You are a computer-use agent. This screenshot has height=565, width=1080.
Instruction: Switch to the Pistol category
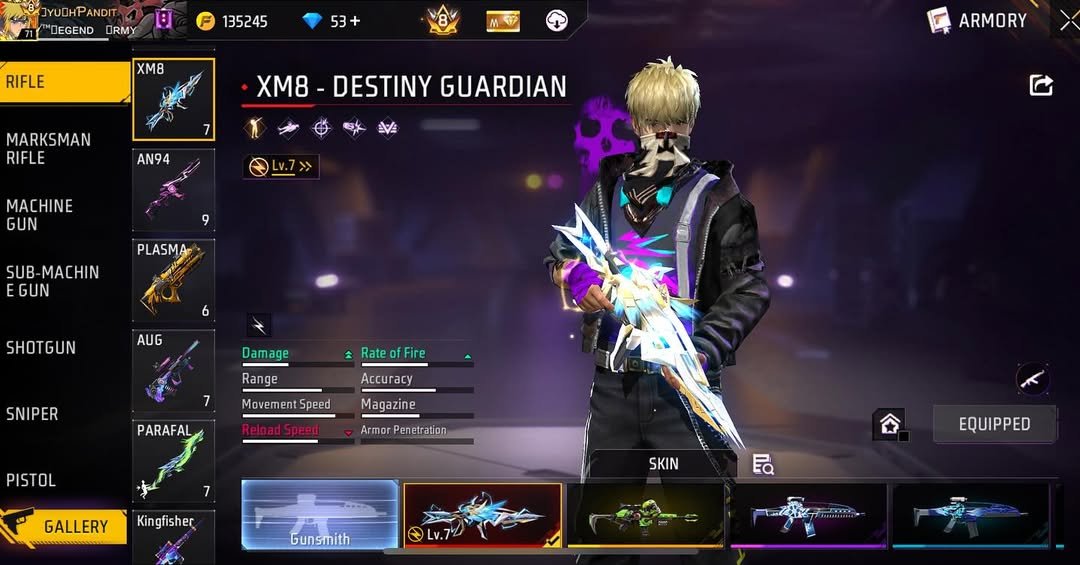[x=31, y=480]
